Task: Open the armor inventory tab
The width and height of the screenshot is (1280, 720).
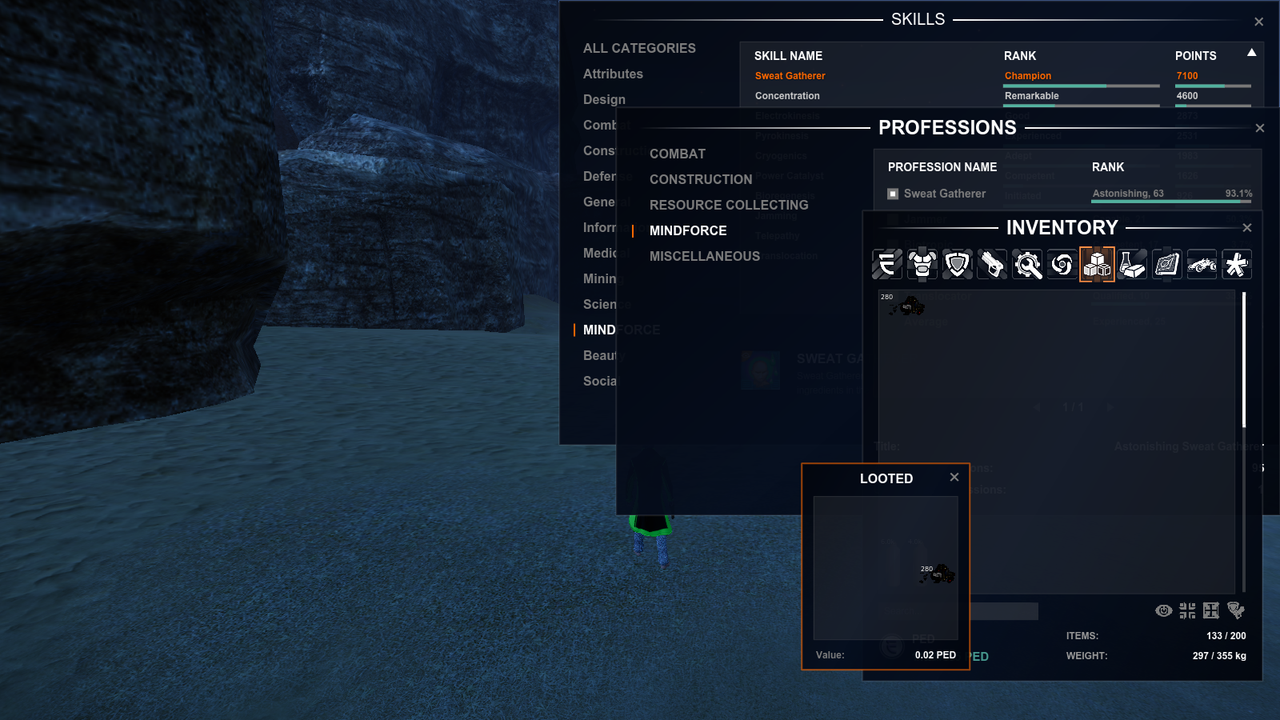Action: pyautogui.click(x=921, y=264)
